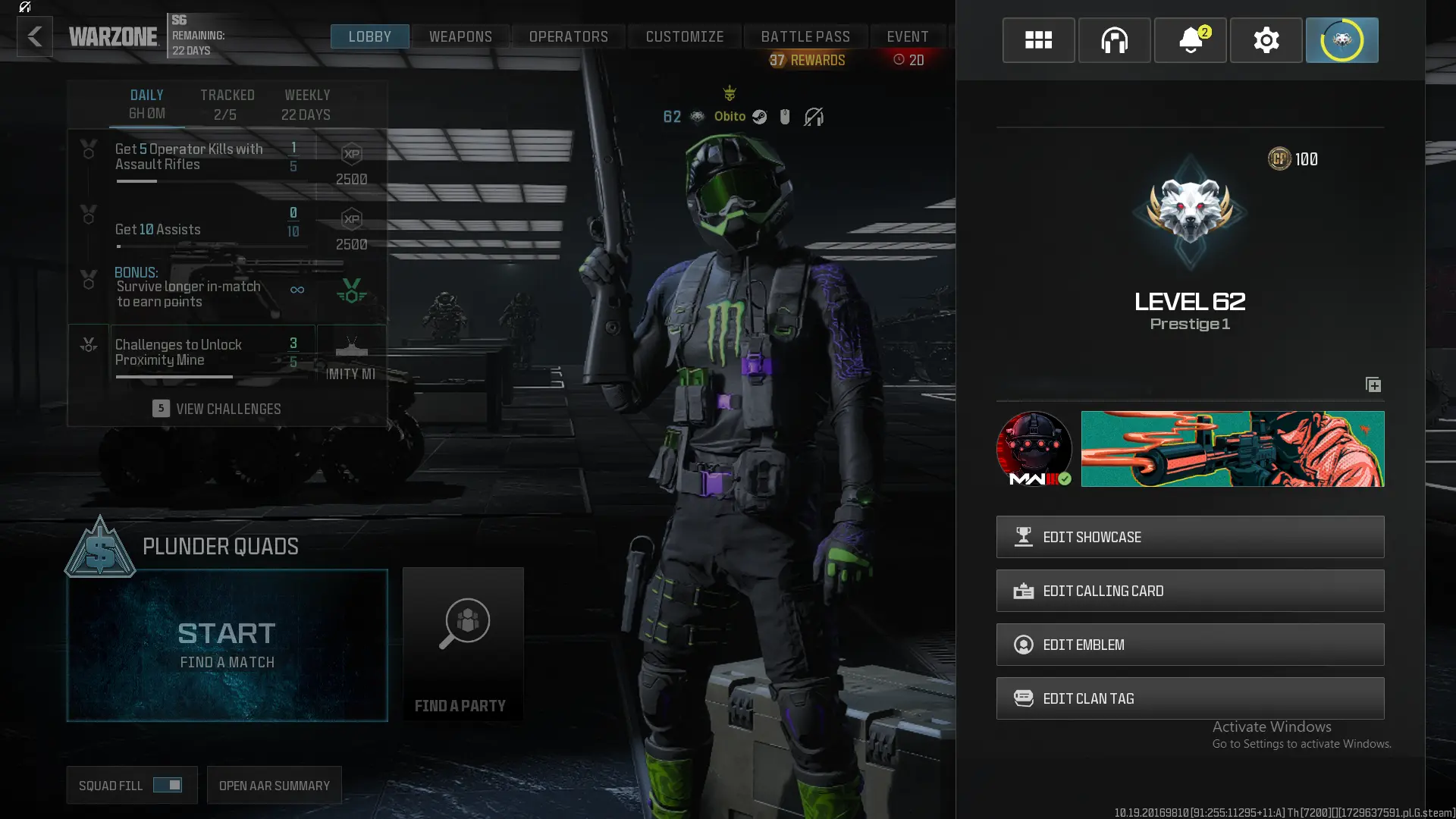Click Edit Calling Card
This screenshot has height=819, width=1456.
click(x=1189, y=591)
